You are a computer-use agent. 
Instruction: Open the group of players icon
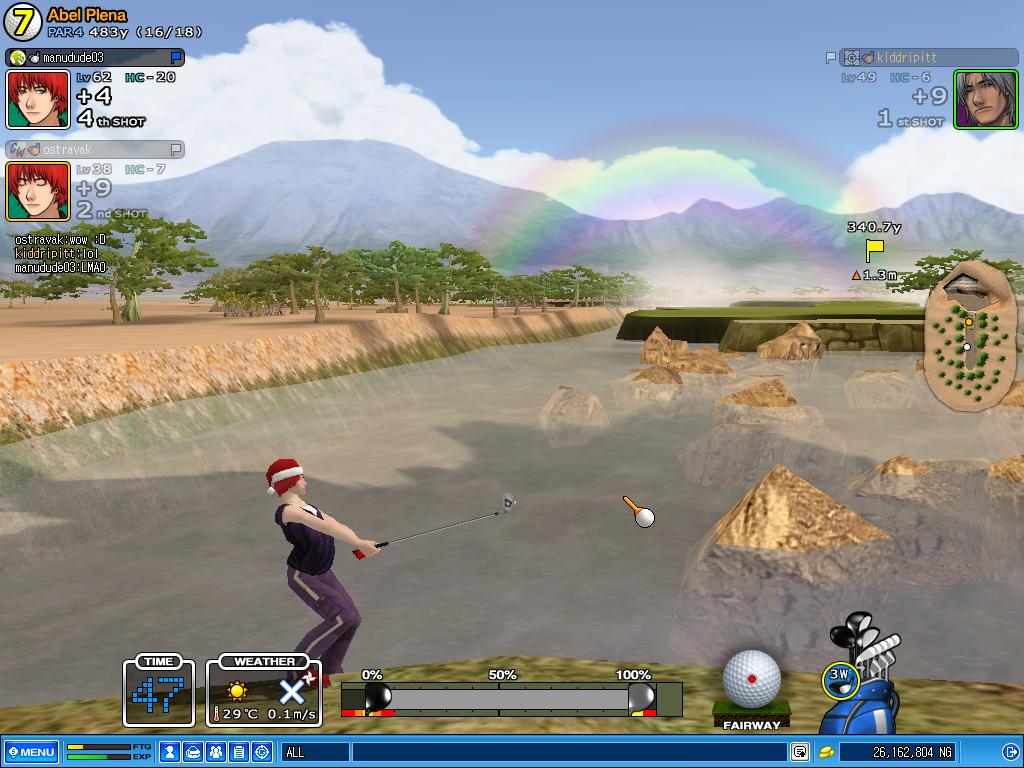pos(216,752)
